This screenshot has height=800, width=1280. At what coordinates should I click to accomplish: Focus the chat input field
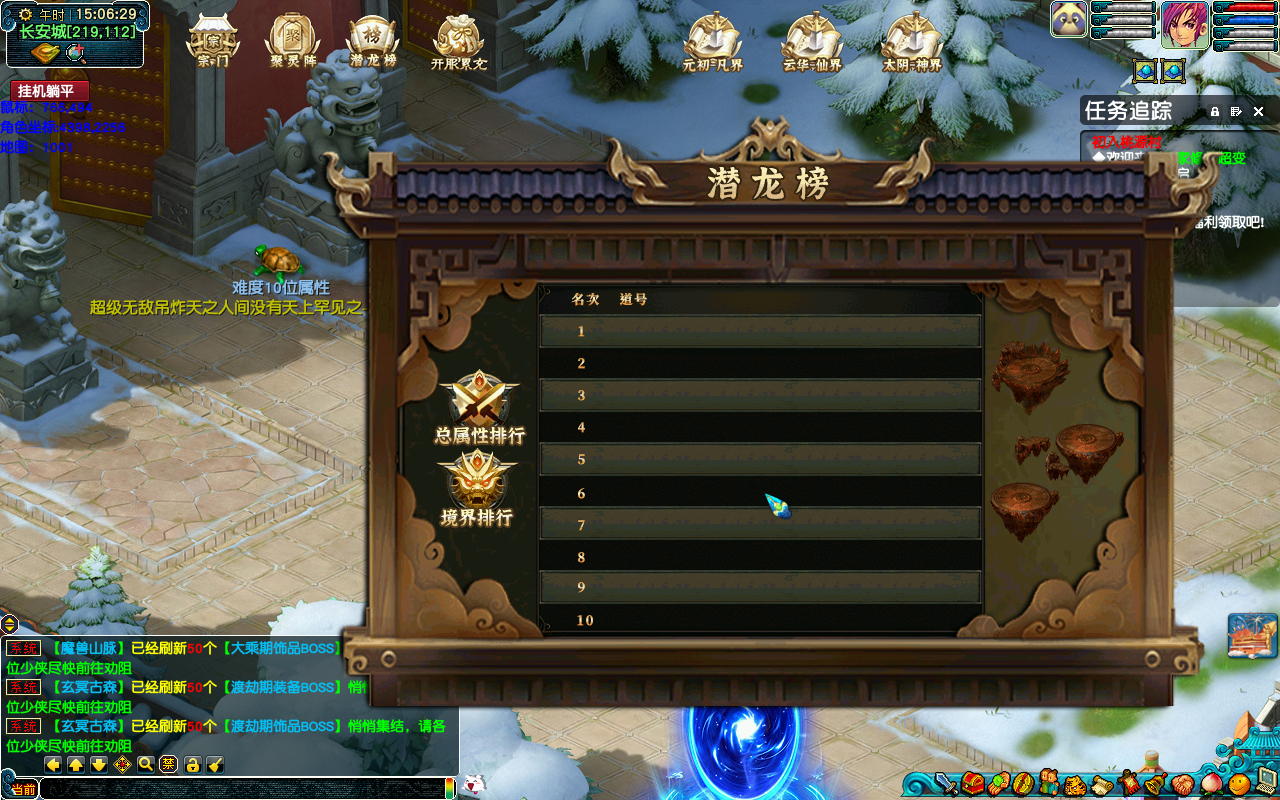pyautogui.click(x=240, y=789)
